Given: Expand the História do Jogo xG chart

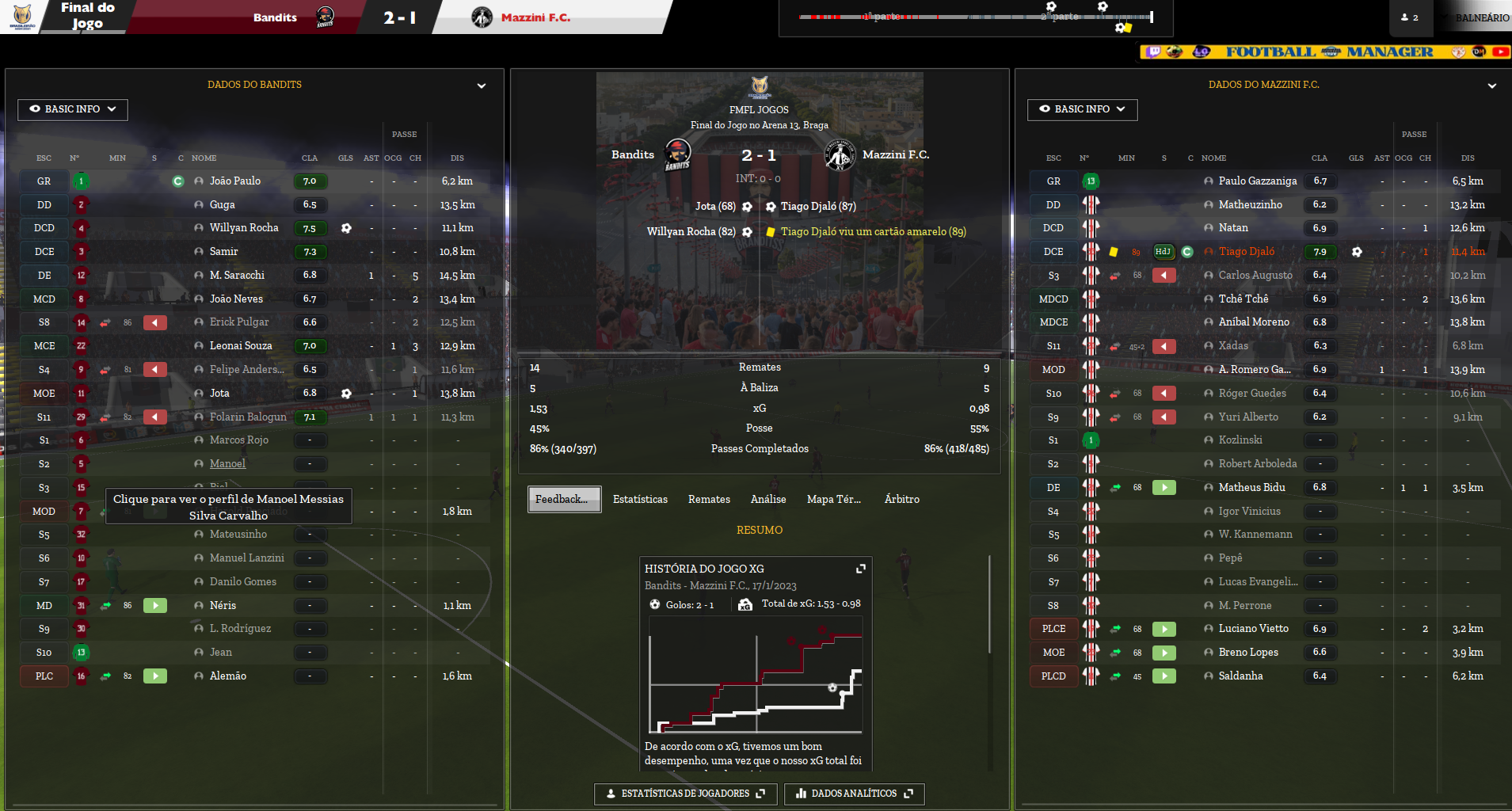Looking at the screenshot, I should pos(861,569).
